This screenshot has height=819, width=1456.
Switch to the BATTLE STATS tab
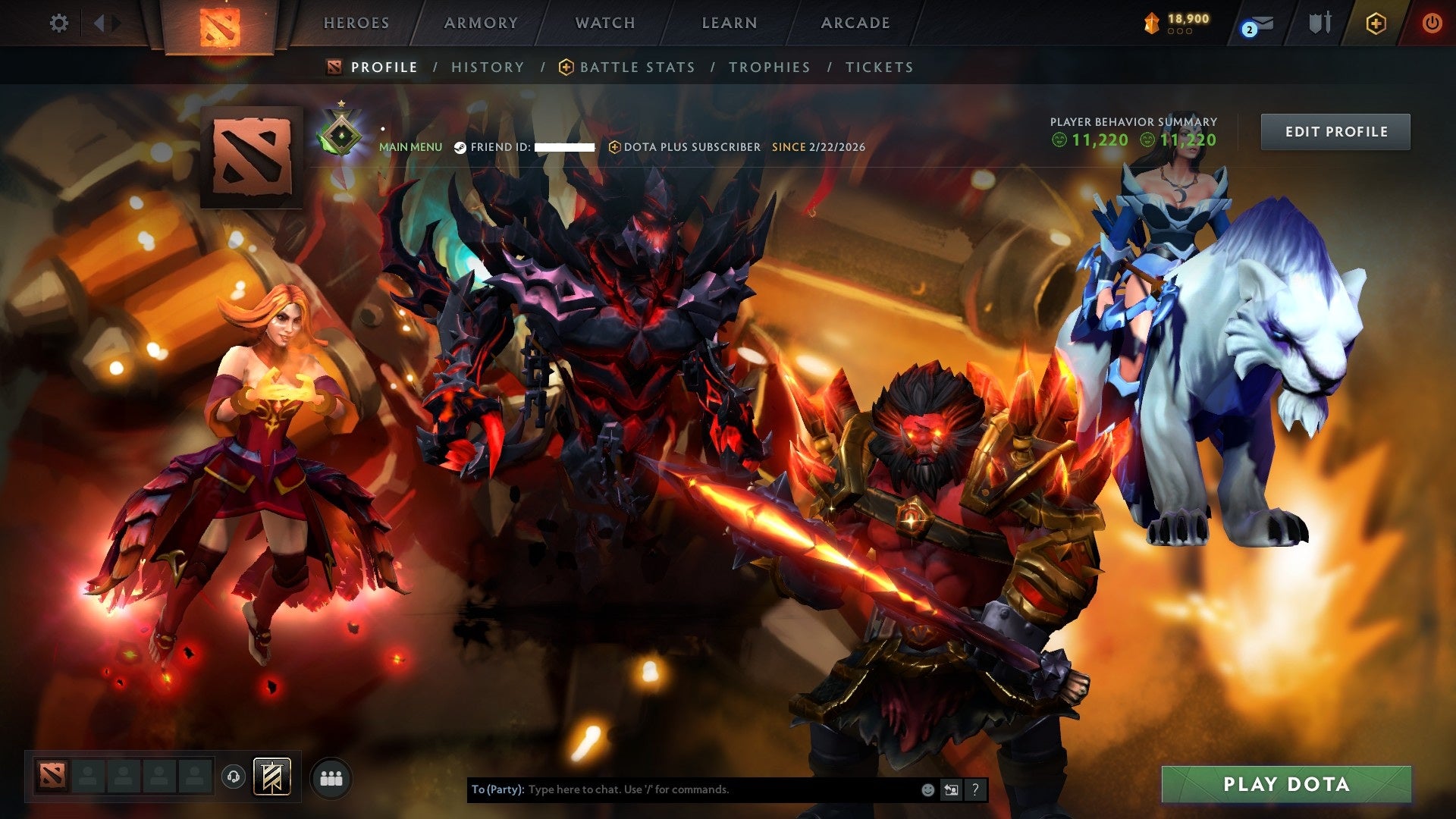point(636,67)
